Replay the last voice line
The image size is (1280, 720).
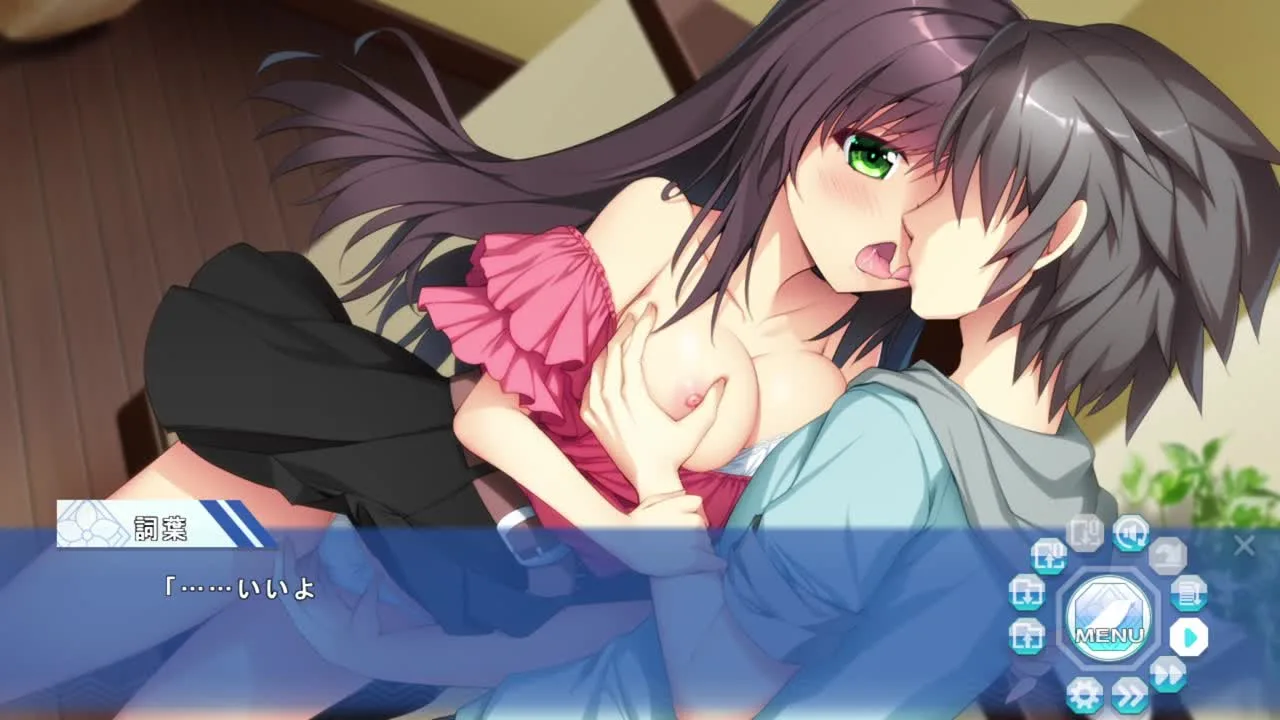pyautogui.click(x=1131, y=534)
